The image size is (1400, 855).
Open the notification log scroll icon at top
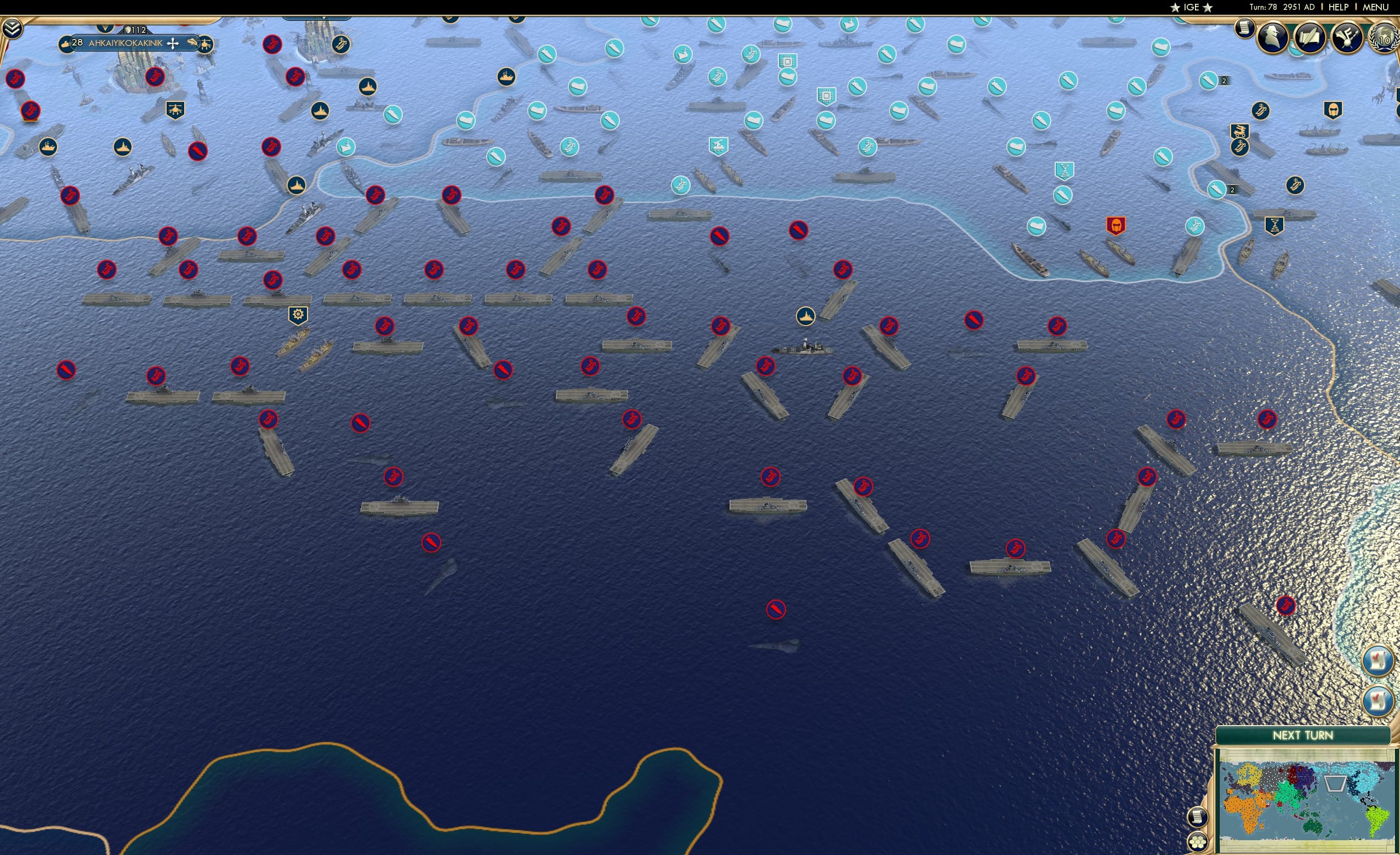click(1244, 27)
